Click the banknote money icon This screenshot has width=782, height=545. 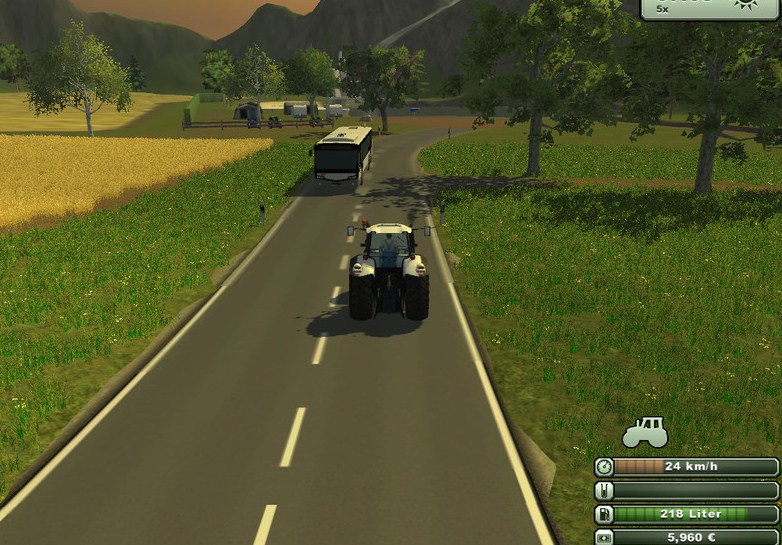pos(604,537)
